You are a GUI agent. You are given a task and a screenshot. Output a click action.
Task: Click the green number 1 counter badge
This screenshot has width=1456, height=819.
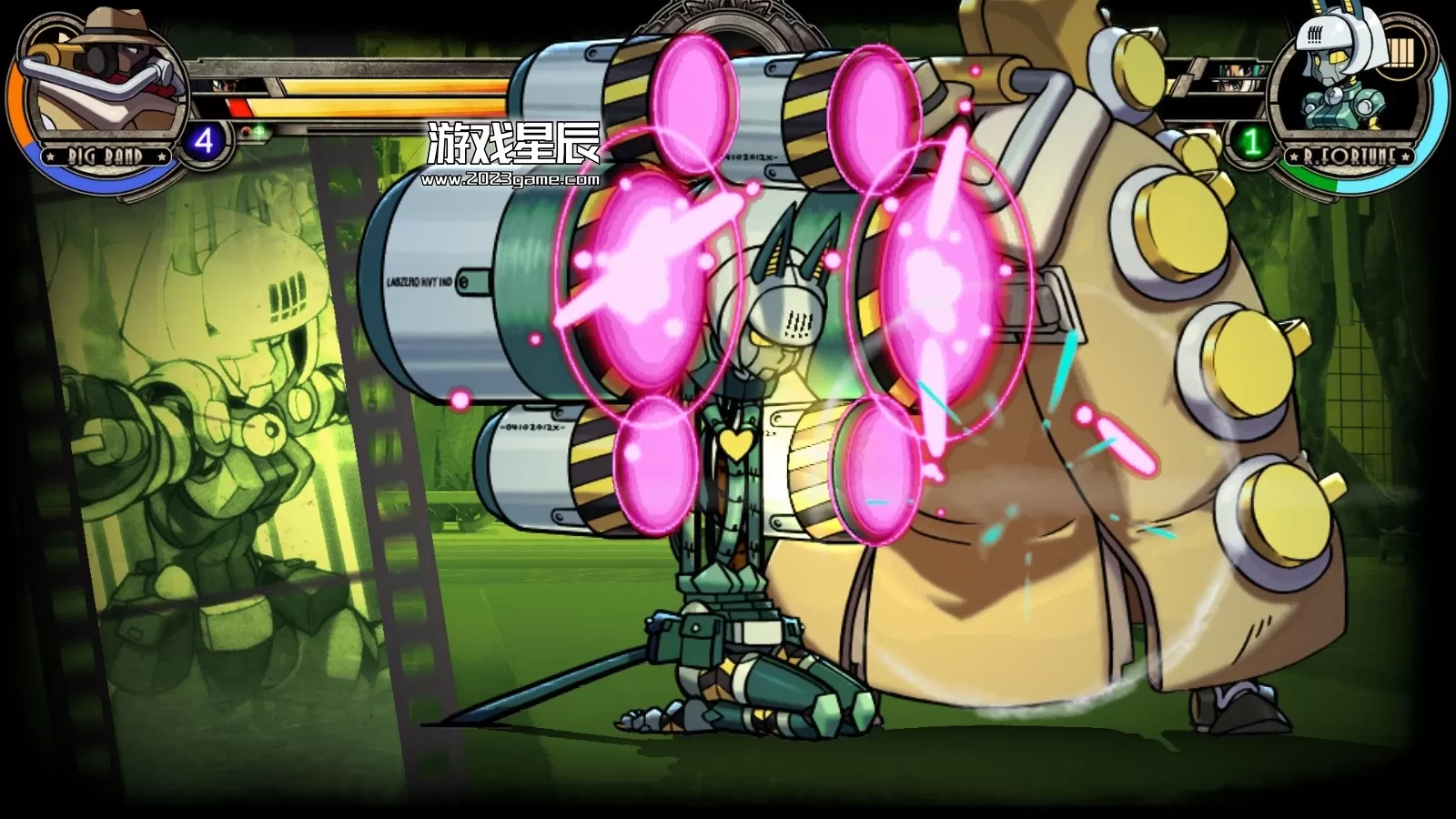pos(1251,142)
